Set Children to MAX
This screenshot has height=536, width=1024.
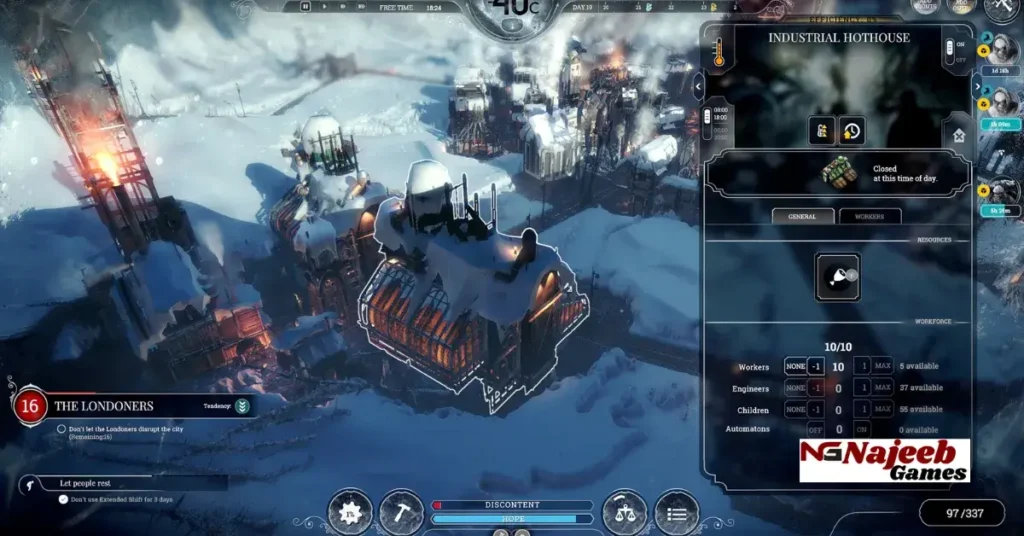tap(883, 410)
